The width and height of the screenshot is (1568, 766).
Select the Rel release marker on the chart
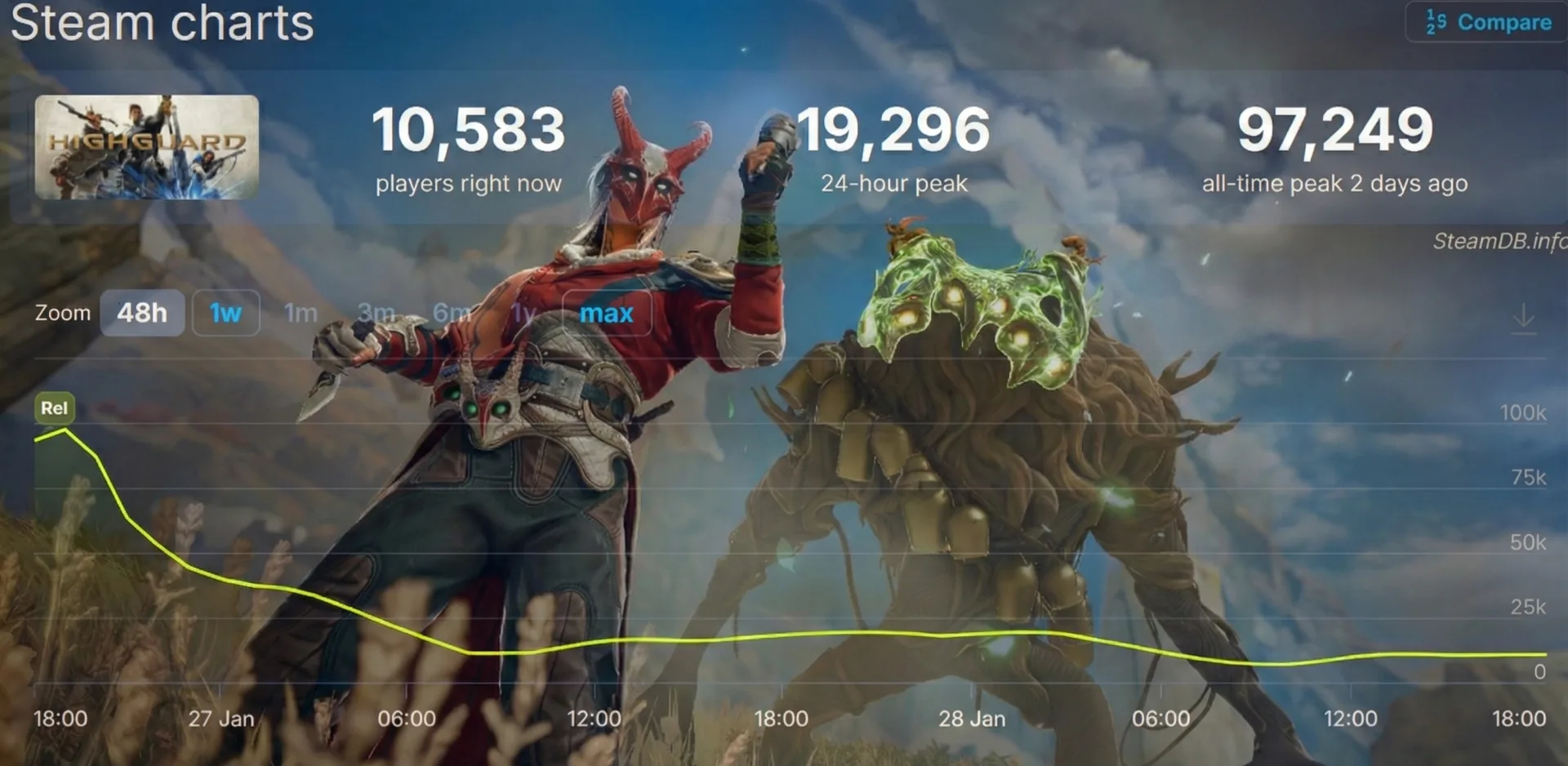54,408
